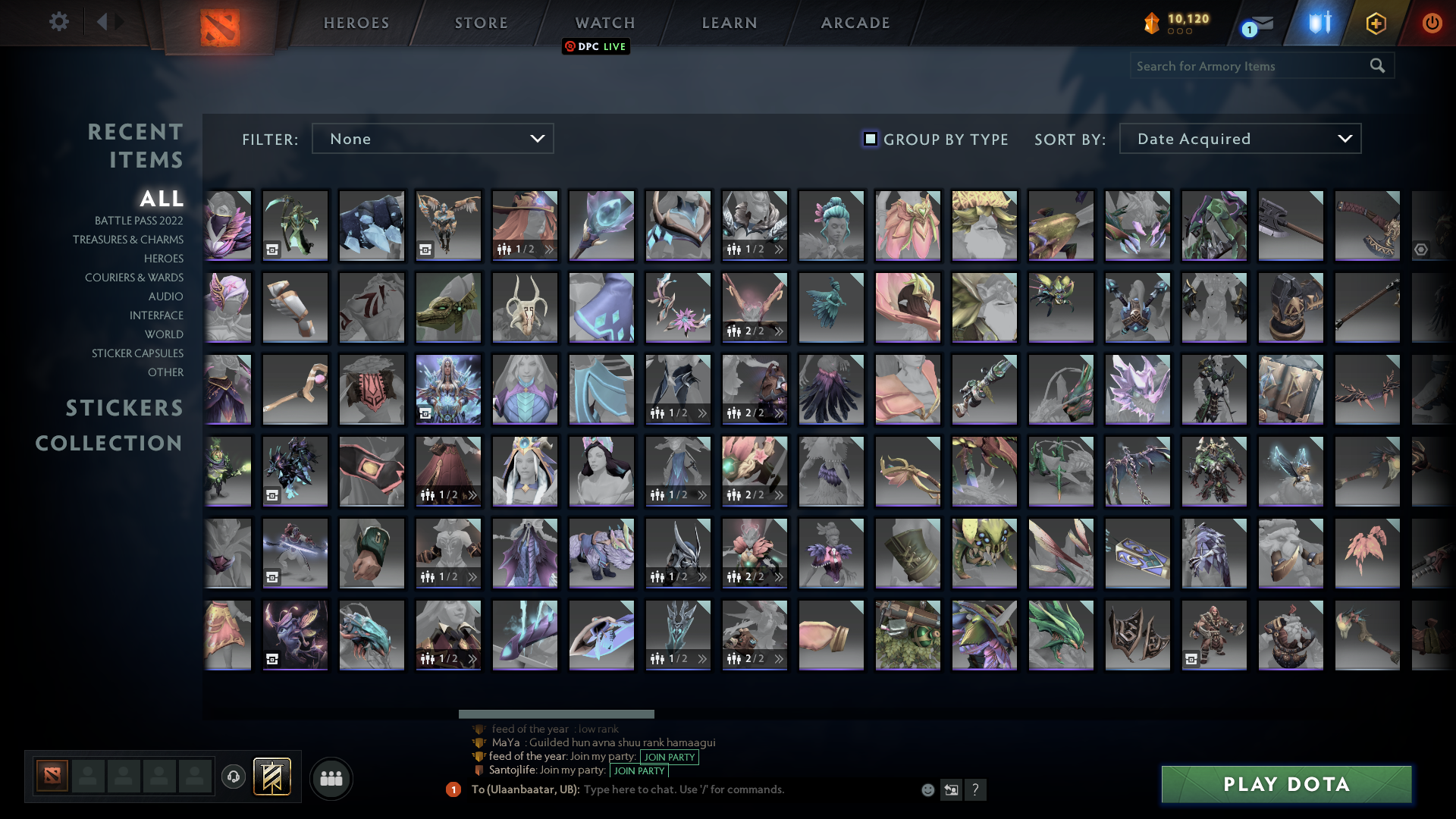Image resolution: width=1456 pixels, height=819 pixels.
Task: Expand the friends list with the people icon
Action: (331, 777)
